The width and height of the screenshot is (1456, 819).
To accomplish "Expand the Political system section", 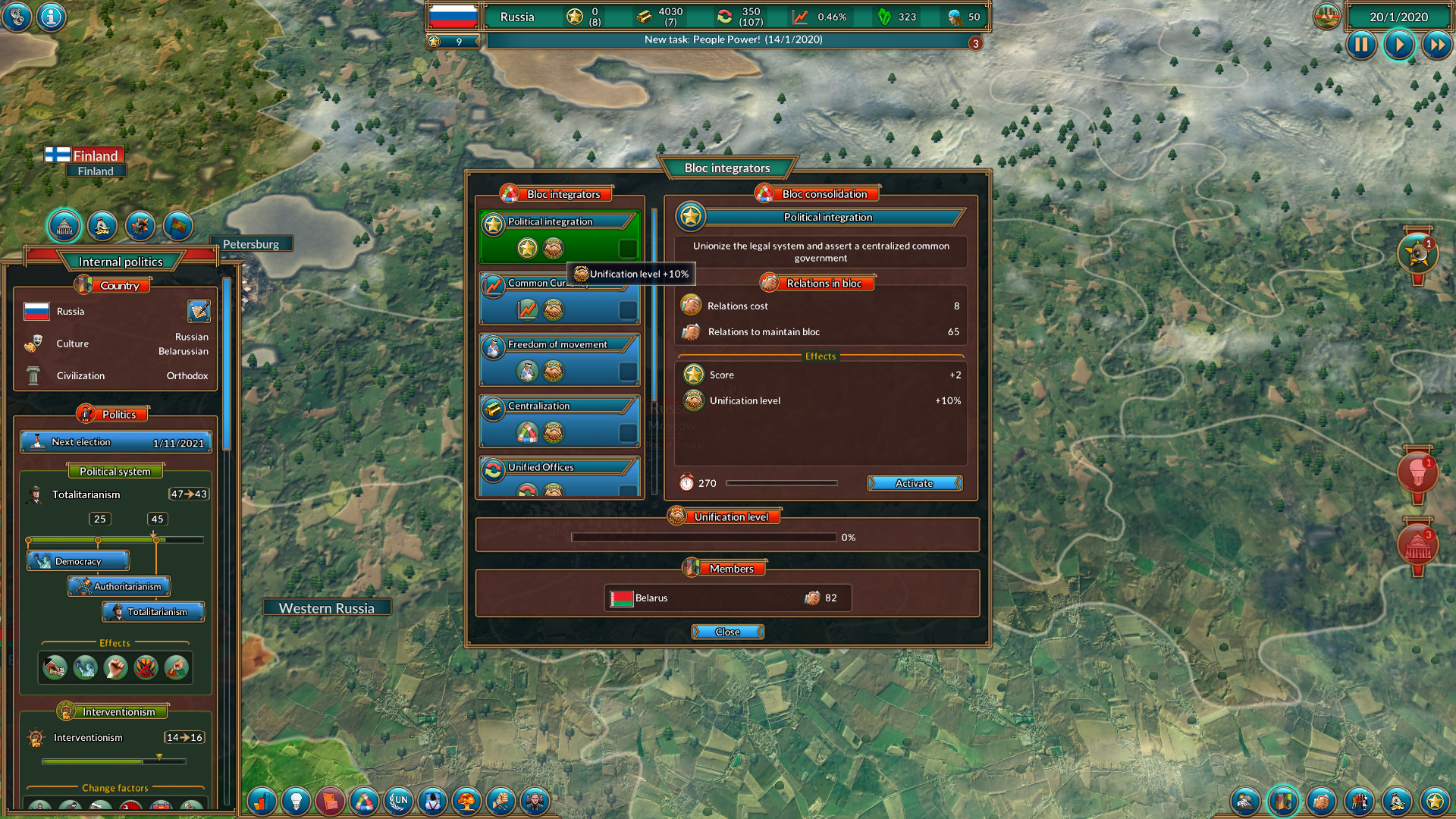I will pos(115,471).
